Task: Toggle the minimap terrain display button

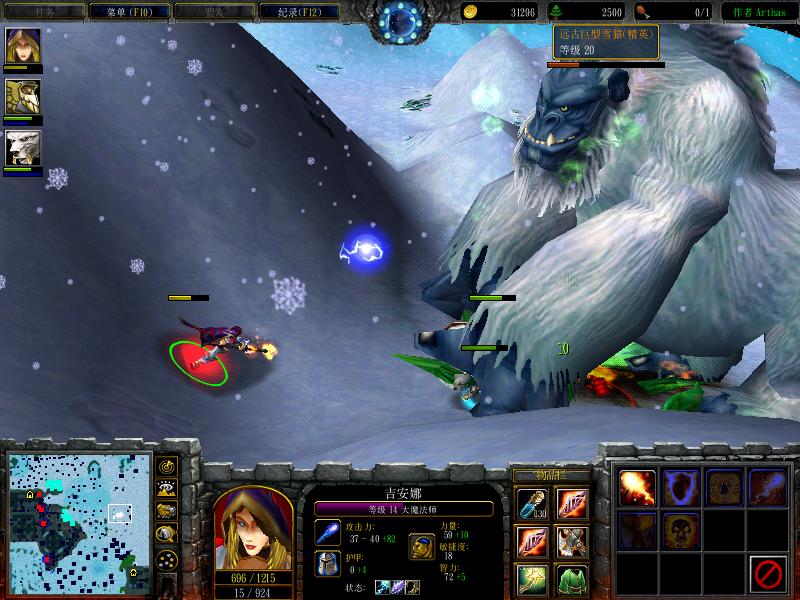Action: click(166, 488)
